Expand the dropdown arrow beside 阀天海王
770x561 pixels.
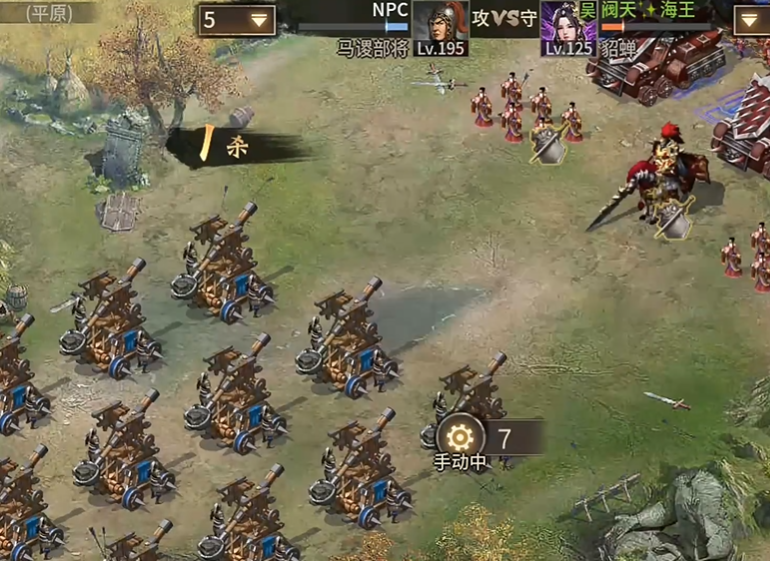[x=751, y=20]
